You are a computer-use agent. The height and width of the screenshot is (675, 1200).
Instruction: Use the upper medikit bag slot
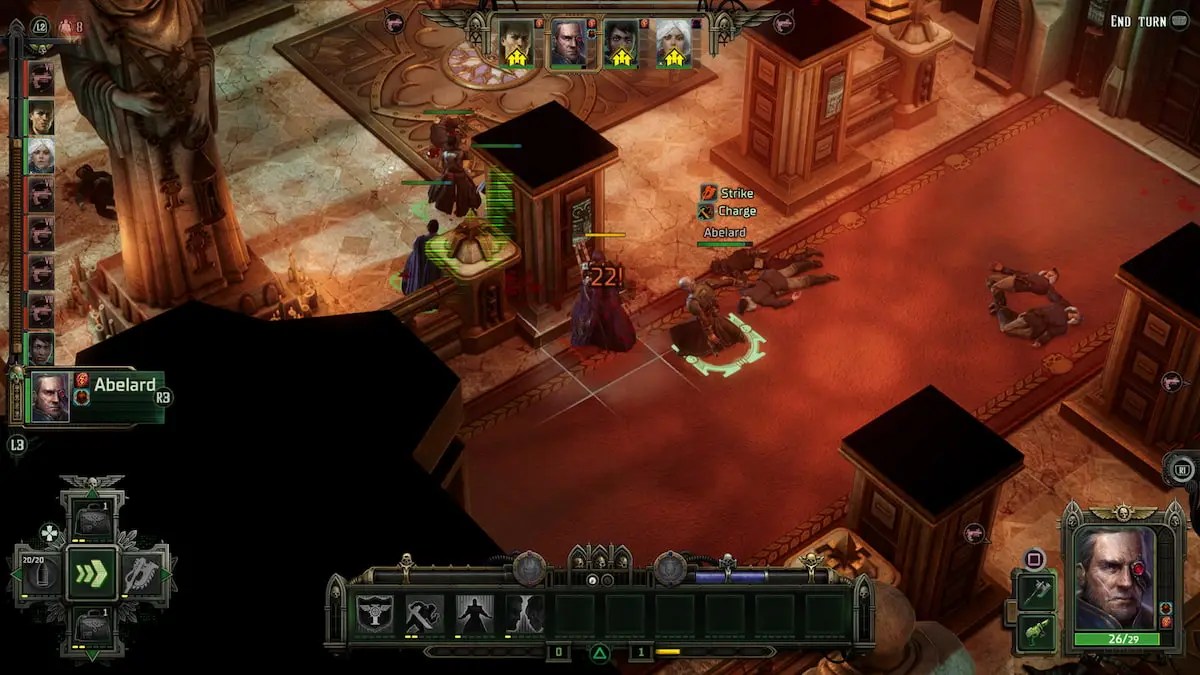click(x=92, y=522)
